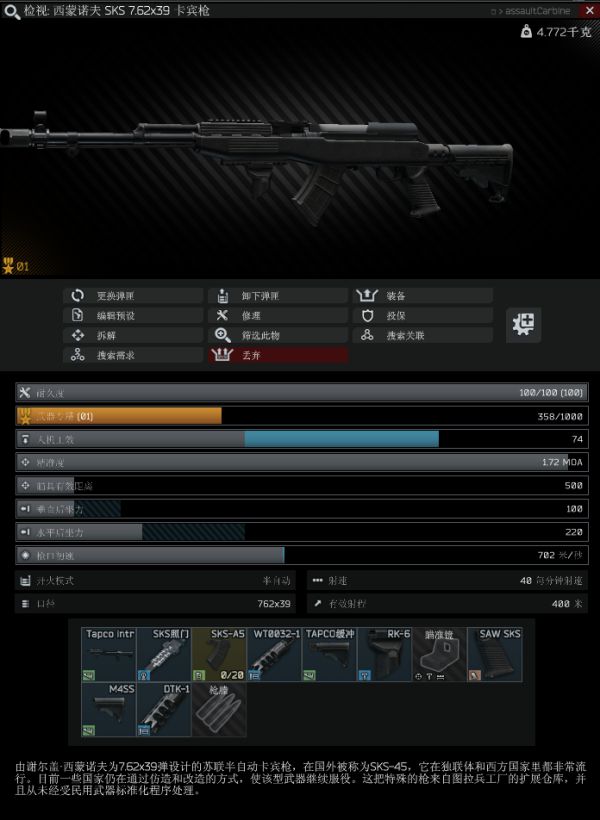600x820 pixels.
Task: Click the M4SS stock slot
Action: point(109,710)
